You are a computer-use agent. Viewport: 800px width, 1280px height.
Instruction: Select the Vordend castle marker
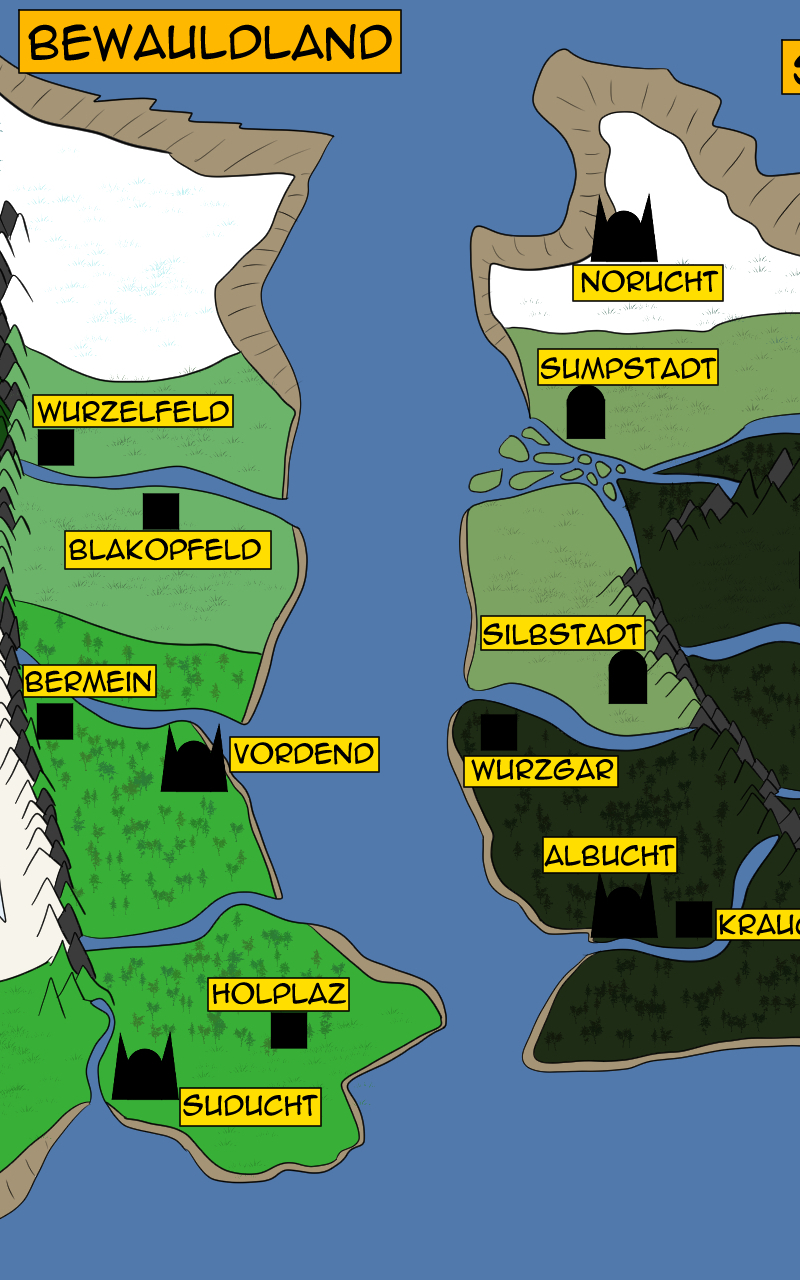click(x=194, y=762)
